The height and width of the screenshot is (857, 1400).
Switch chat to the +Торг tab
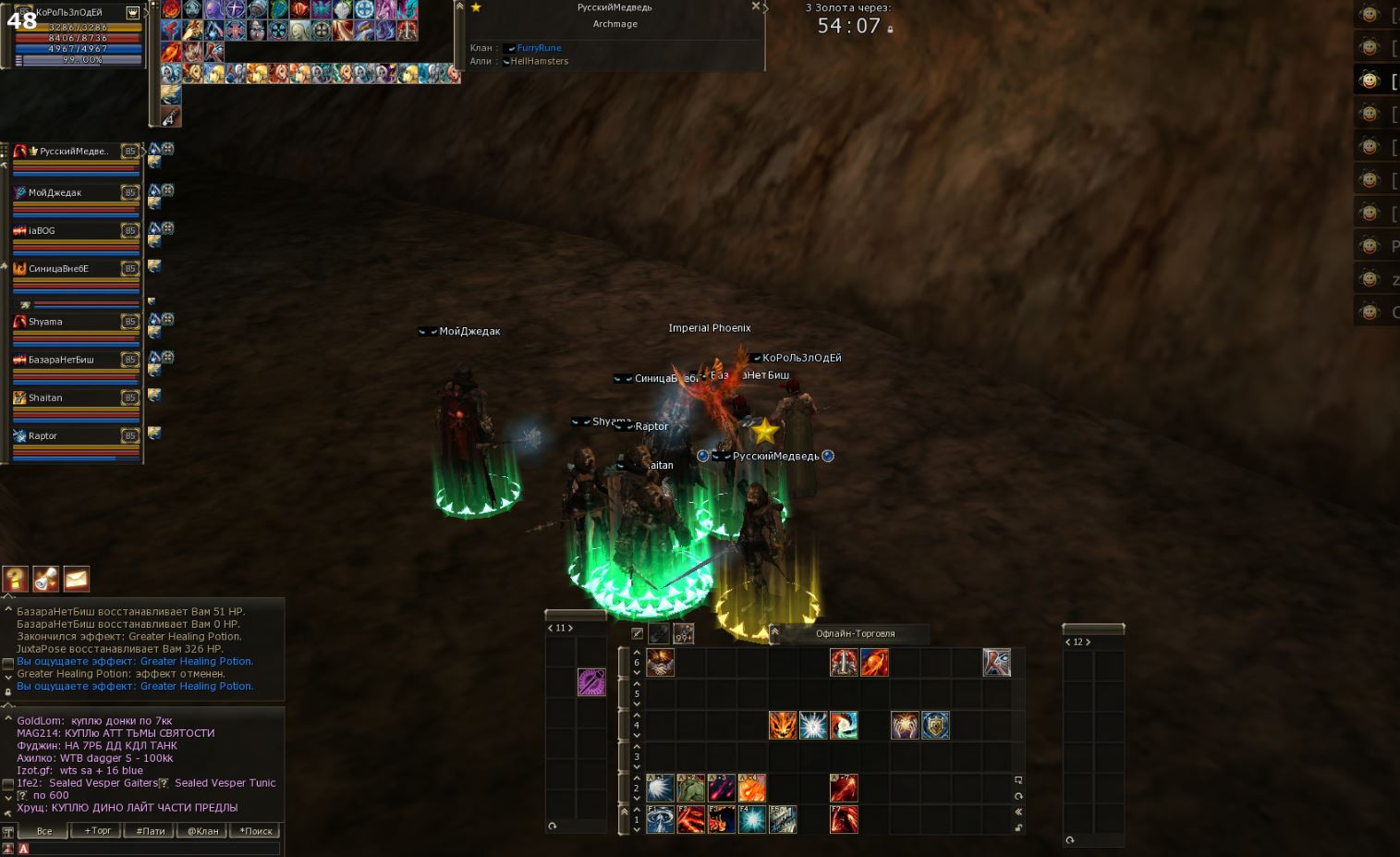[x=98, y=831]
